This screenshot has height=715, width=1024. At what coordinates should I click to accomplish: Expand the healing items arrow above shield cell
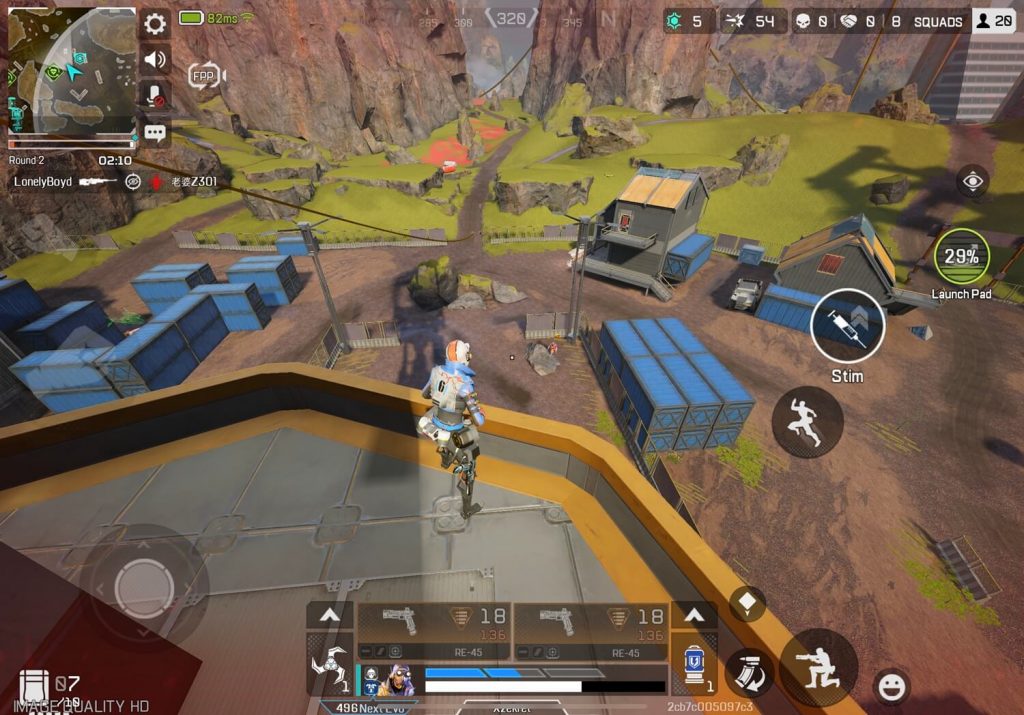[693, 615]
